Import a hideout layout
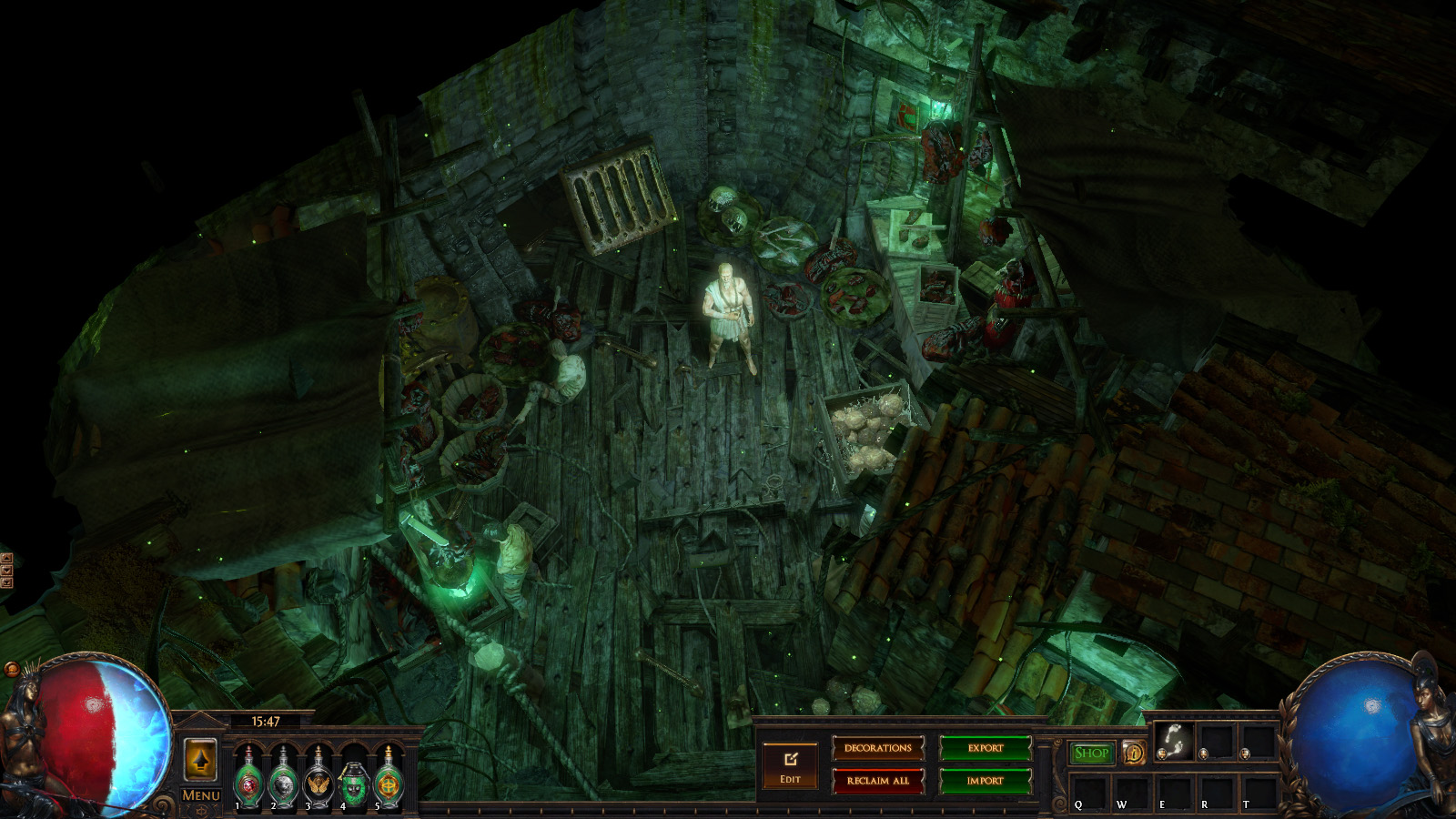The image size is (1456, 819). (985, 781)
